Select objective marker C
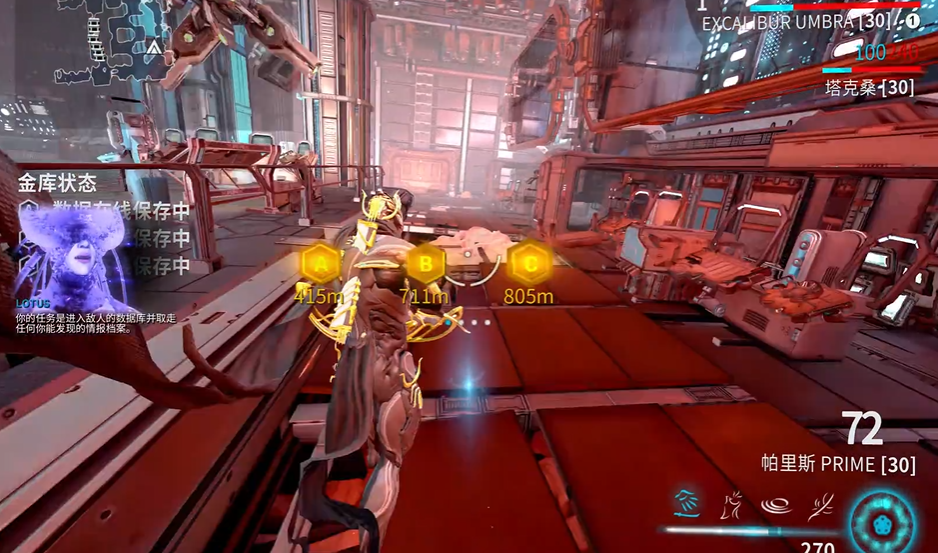Screen dimensions: 938x553 (x=529, y=264)
